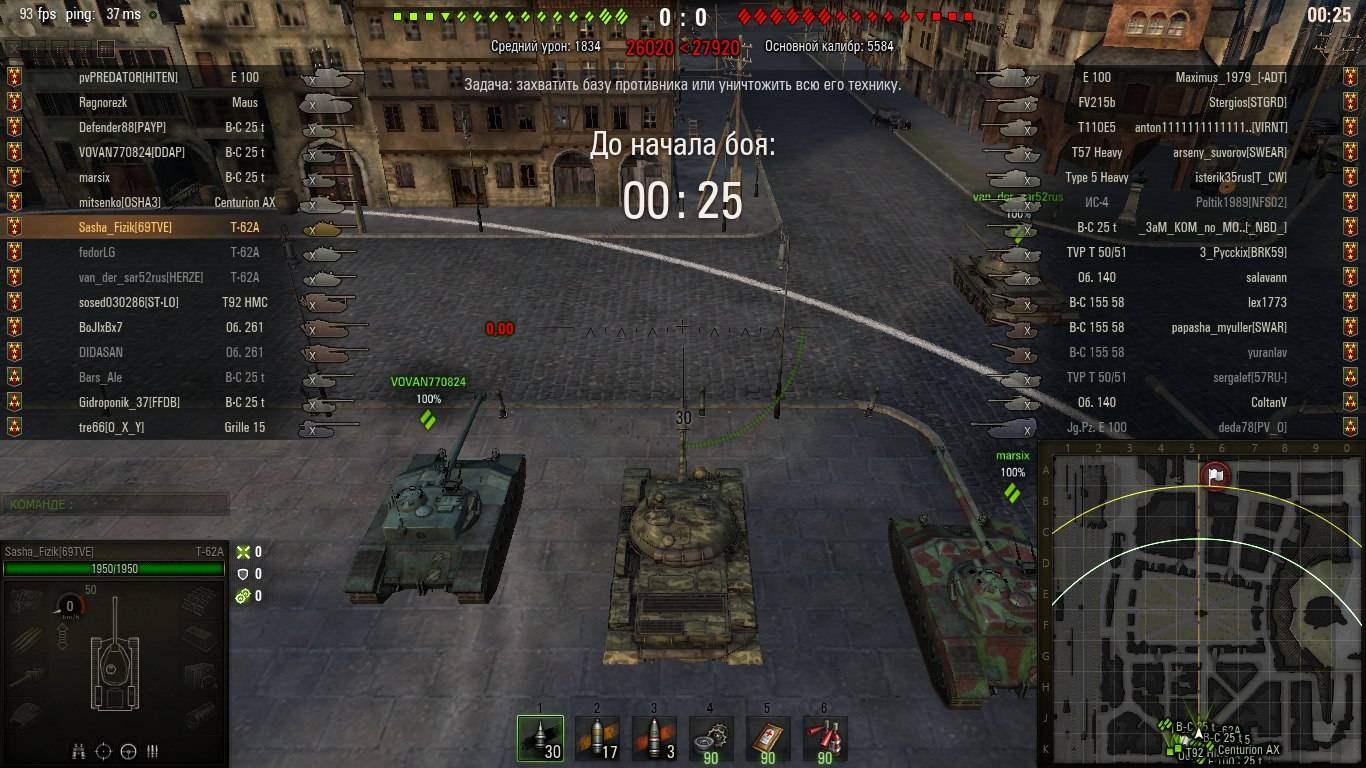Click the crosshair icon in damage panel

[x=103, y=750]
